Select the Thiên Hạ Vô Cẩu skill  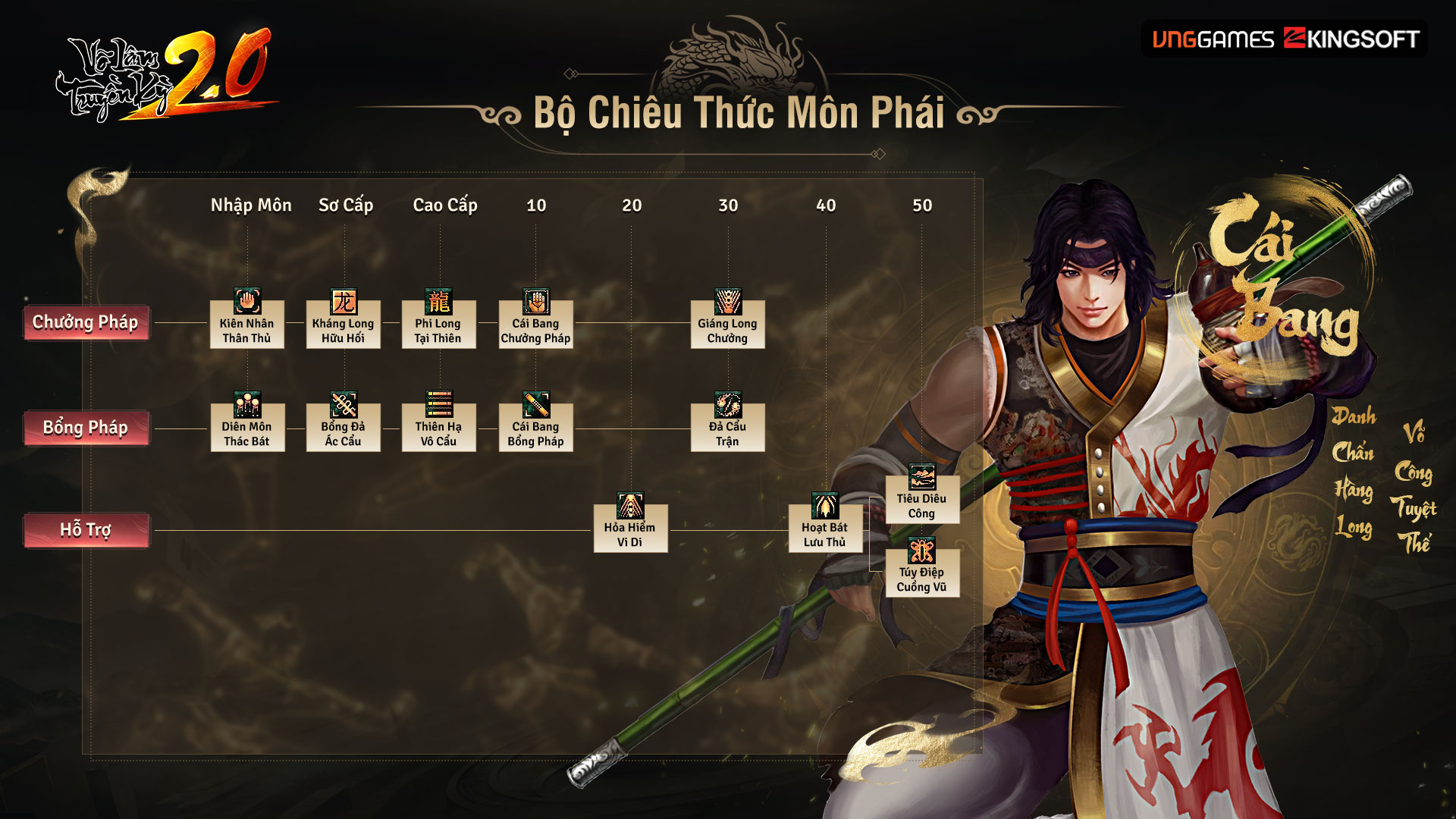pos(439,423)
